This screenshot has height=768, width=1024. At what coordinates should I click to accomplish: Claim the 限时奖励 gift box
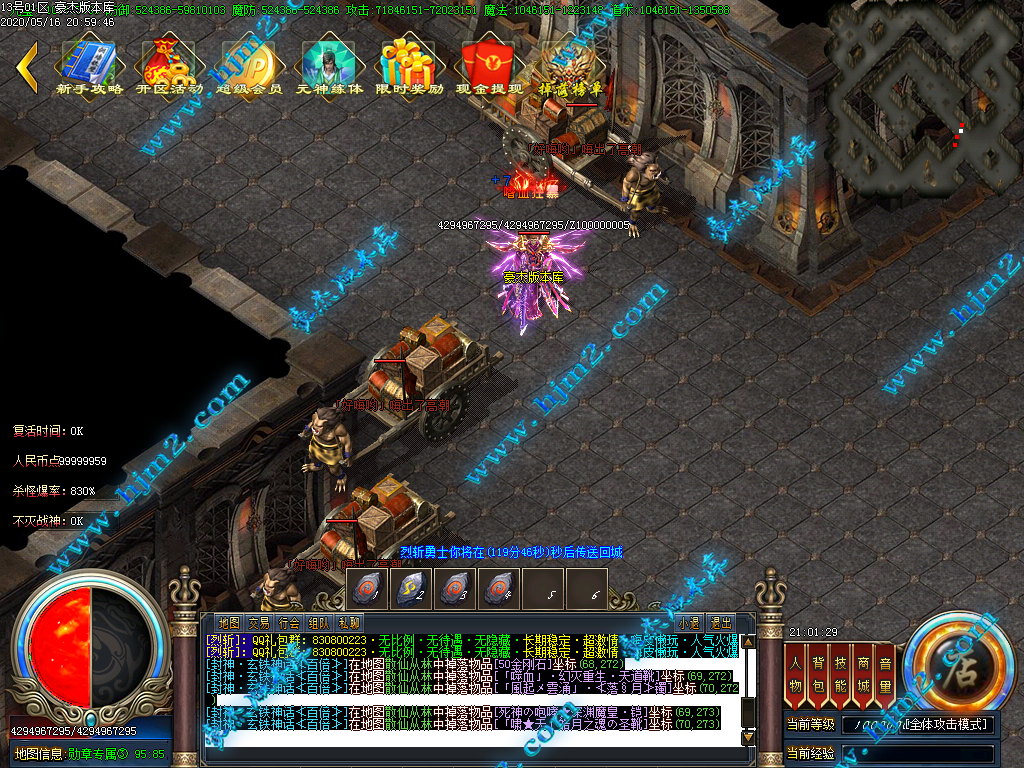click(410, 65)
